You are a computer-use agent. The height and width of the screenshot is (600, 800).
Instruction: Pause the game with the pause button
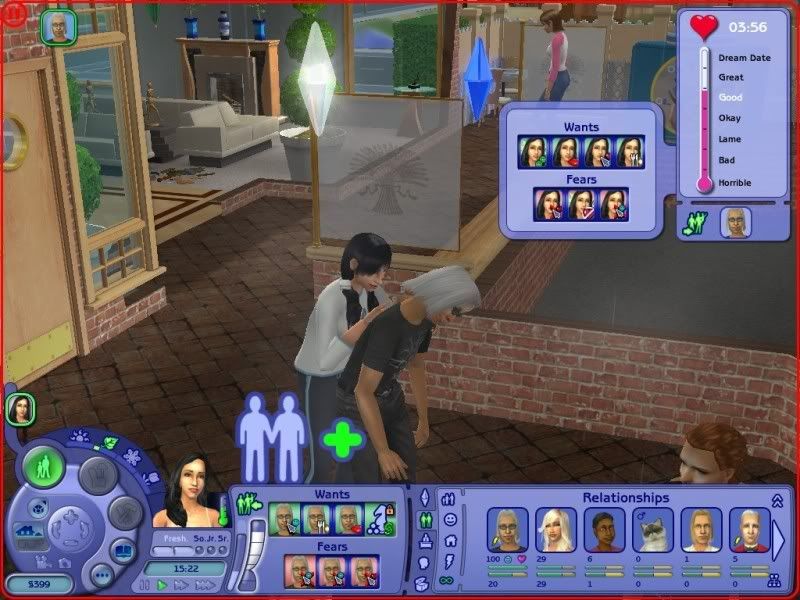coord(146,584)
